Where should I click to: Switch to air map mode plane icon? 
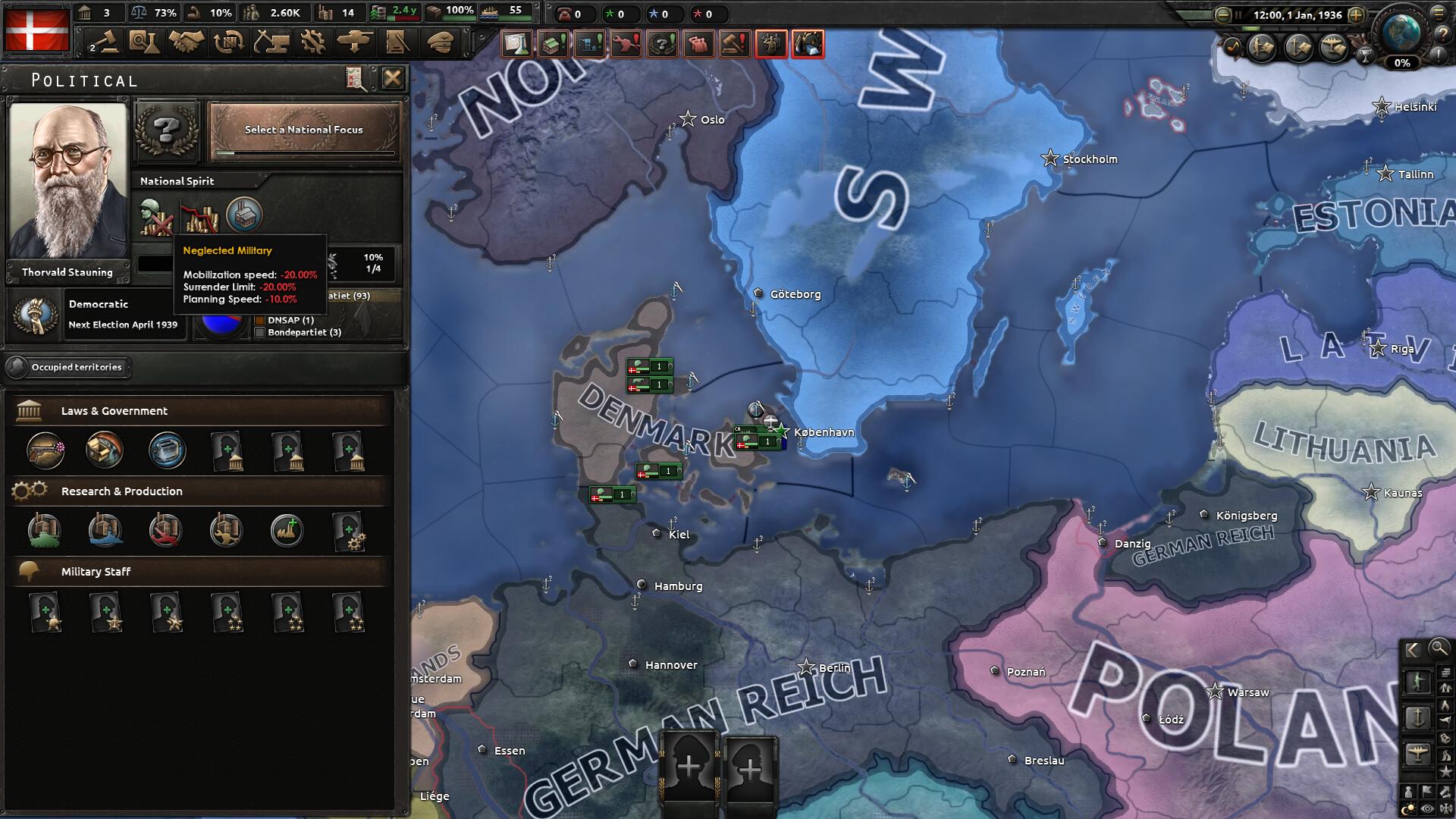tap(1418, 753)
